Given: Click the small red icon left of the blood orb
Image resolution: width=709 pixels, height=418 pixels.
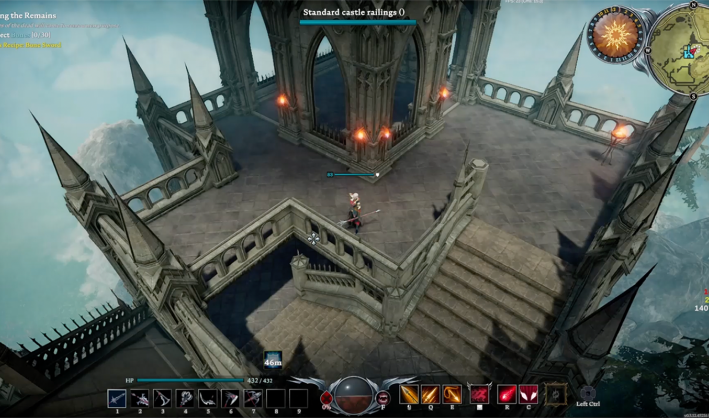Looking at the screenshot, I should point(326,398).
